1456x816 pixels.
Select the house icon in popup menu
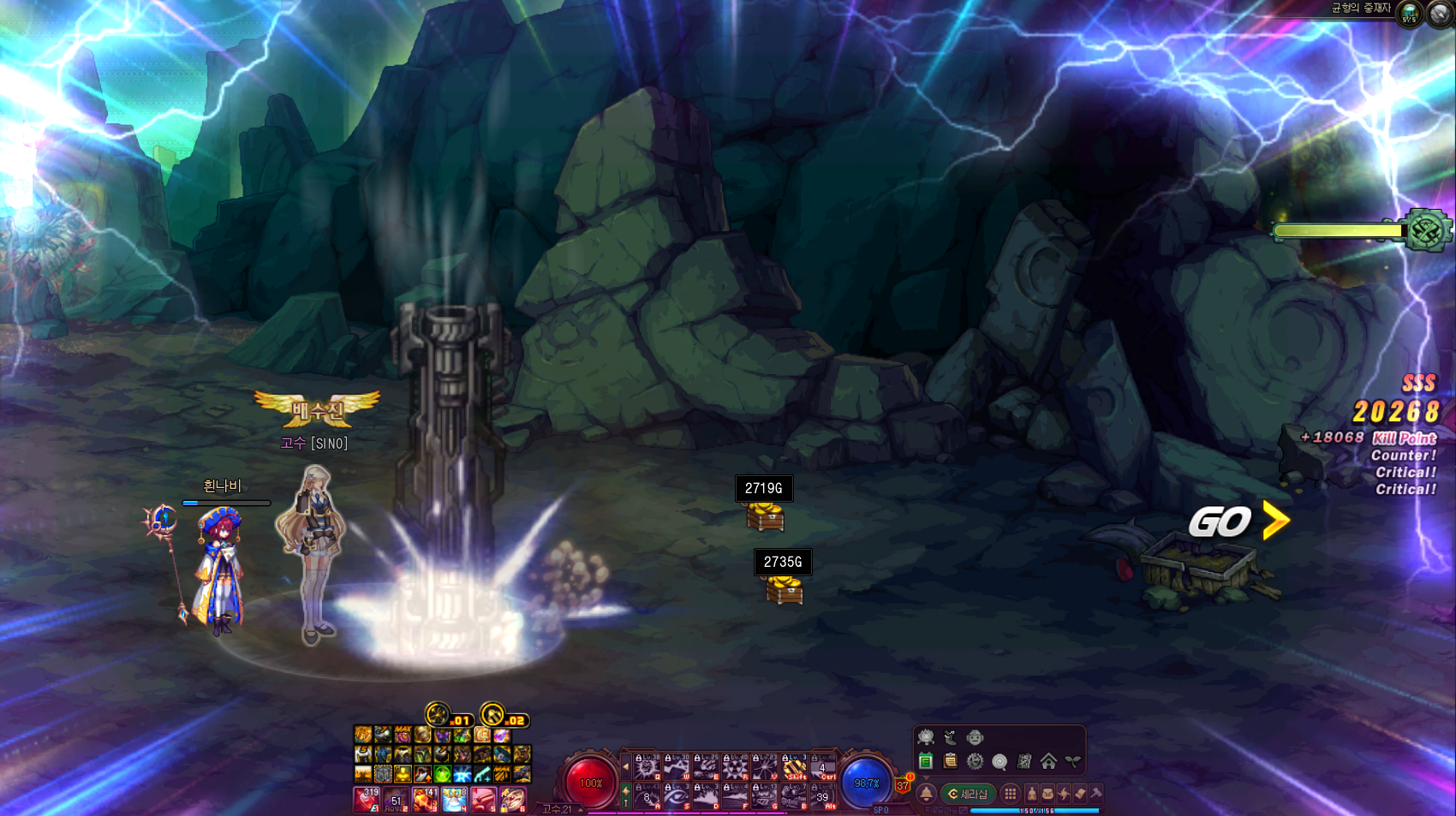pyautogui.click(x=1048, y=760)
